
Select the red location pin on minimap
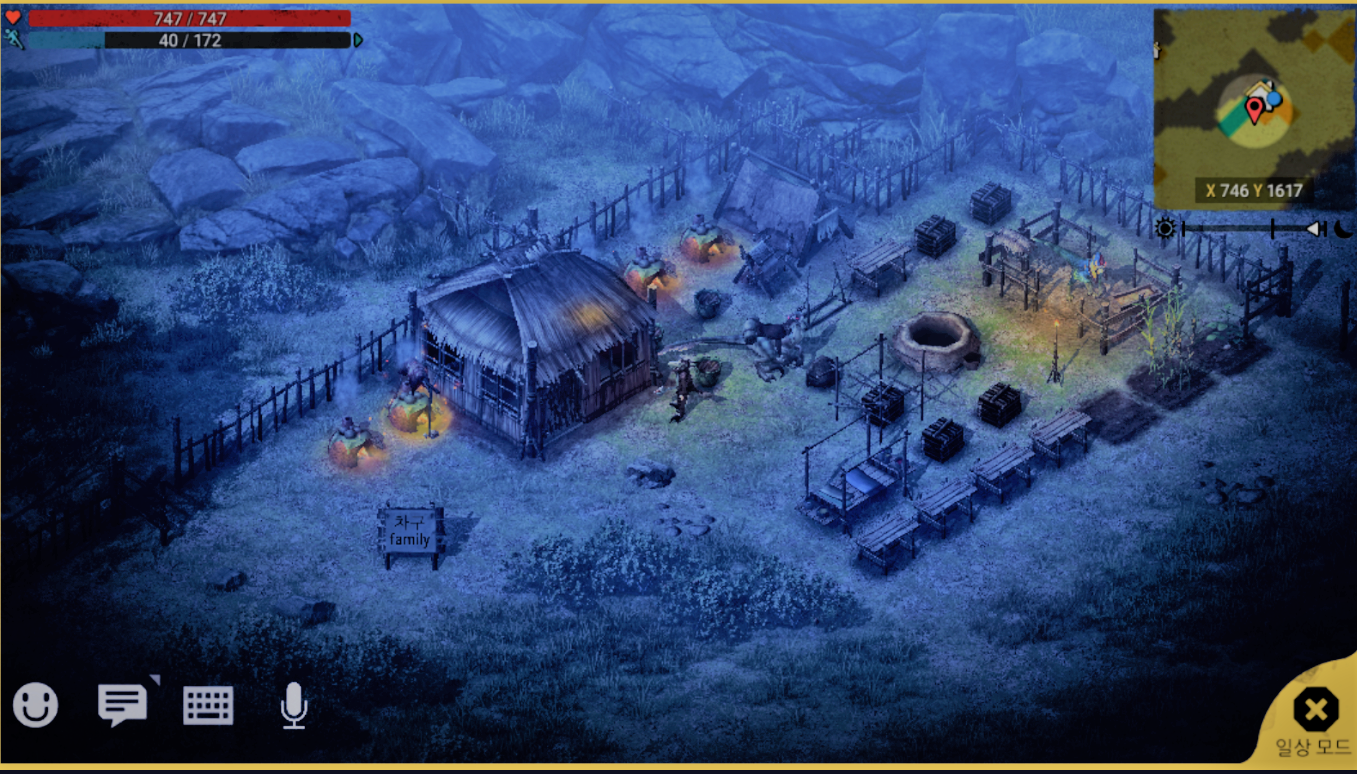click(1254, 108)
